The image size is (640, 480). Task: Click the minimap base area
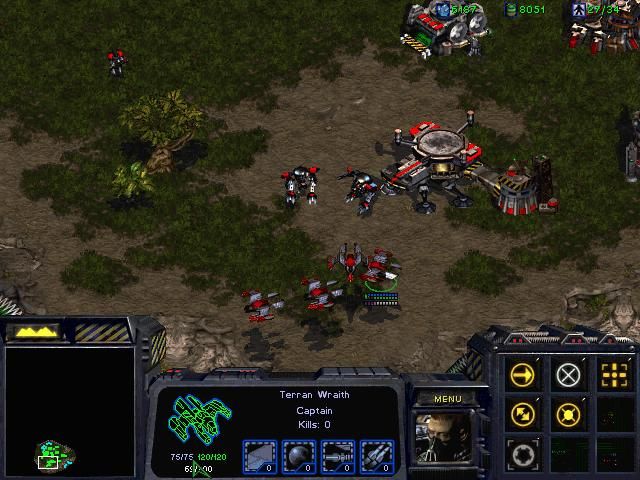point(52,454)
